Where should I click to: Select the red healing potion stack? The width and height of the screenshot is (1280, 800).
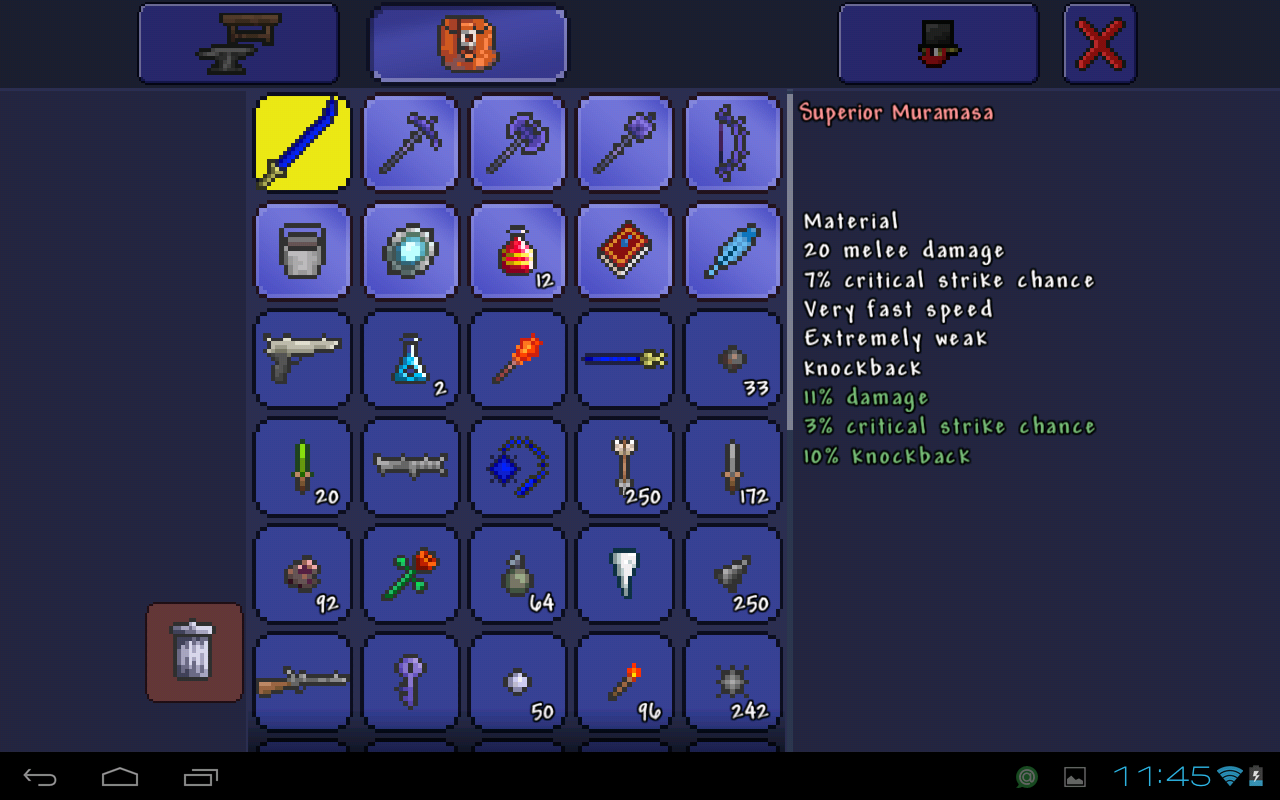point(517,251)
